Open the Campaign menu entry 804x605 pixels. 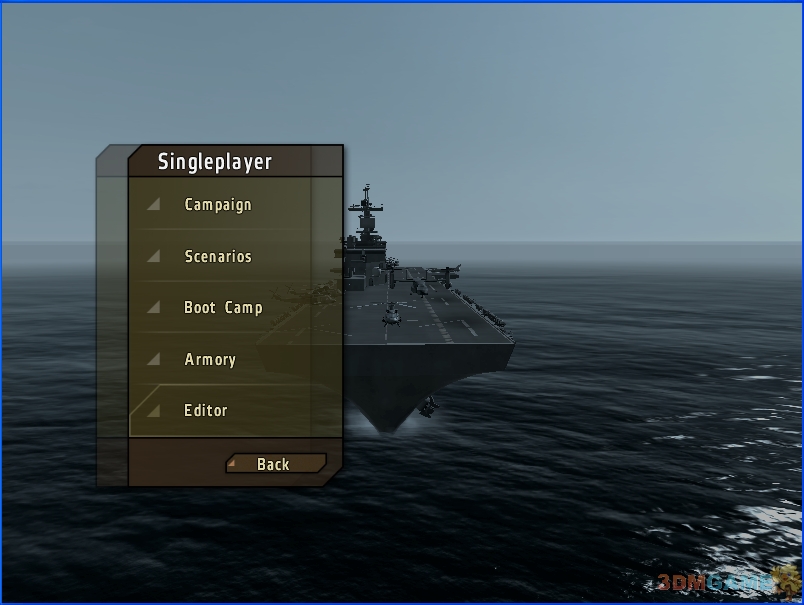coord(218,205)
